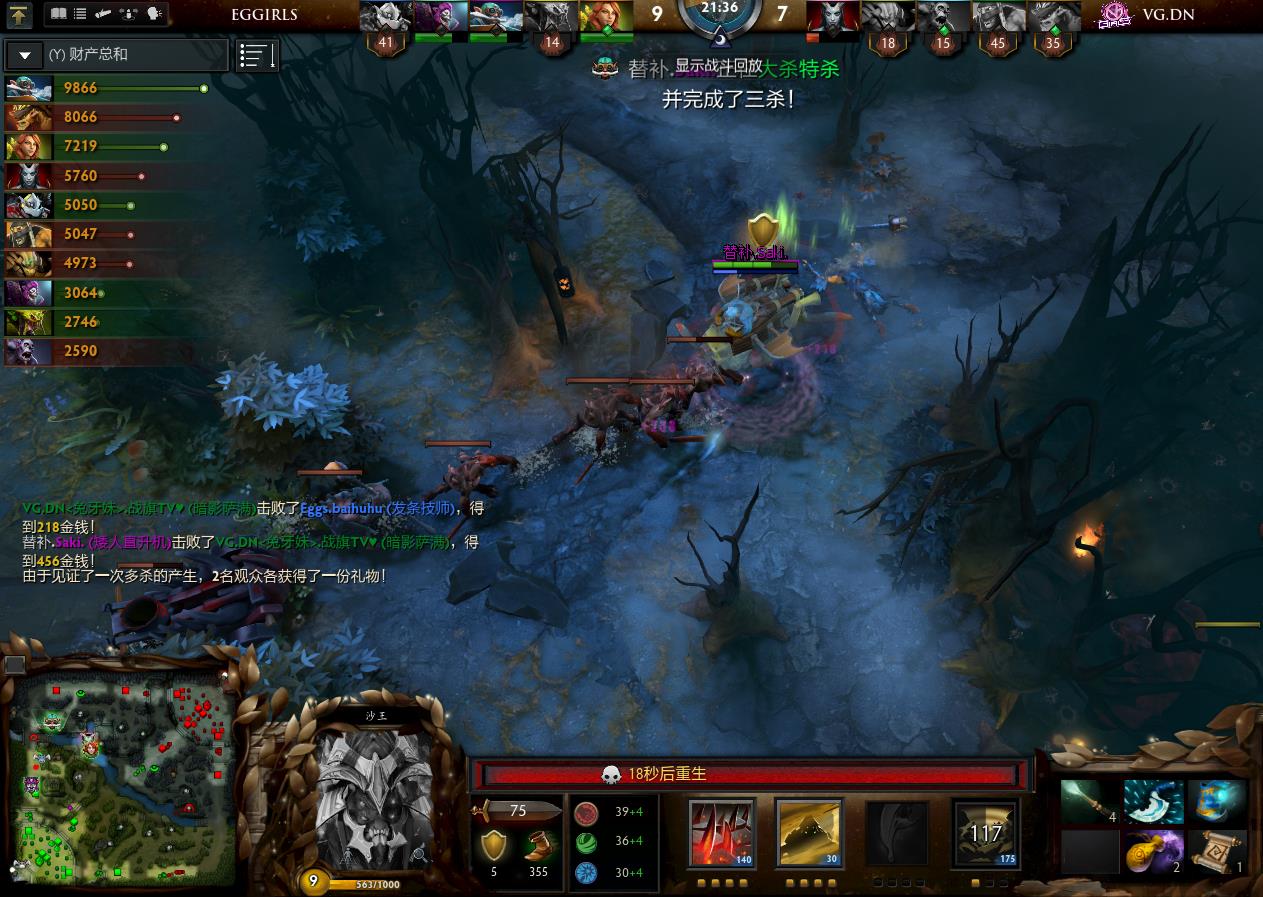Click the speaking head icon in the top toolbar

pyautogui.click(x=154, y=14)
